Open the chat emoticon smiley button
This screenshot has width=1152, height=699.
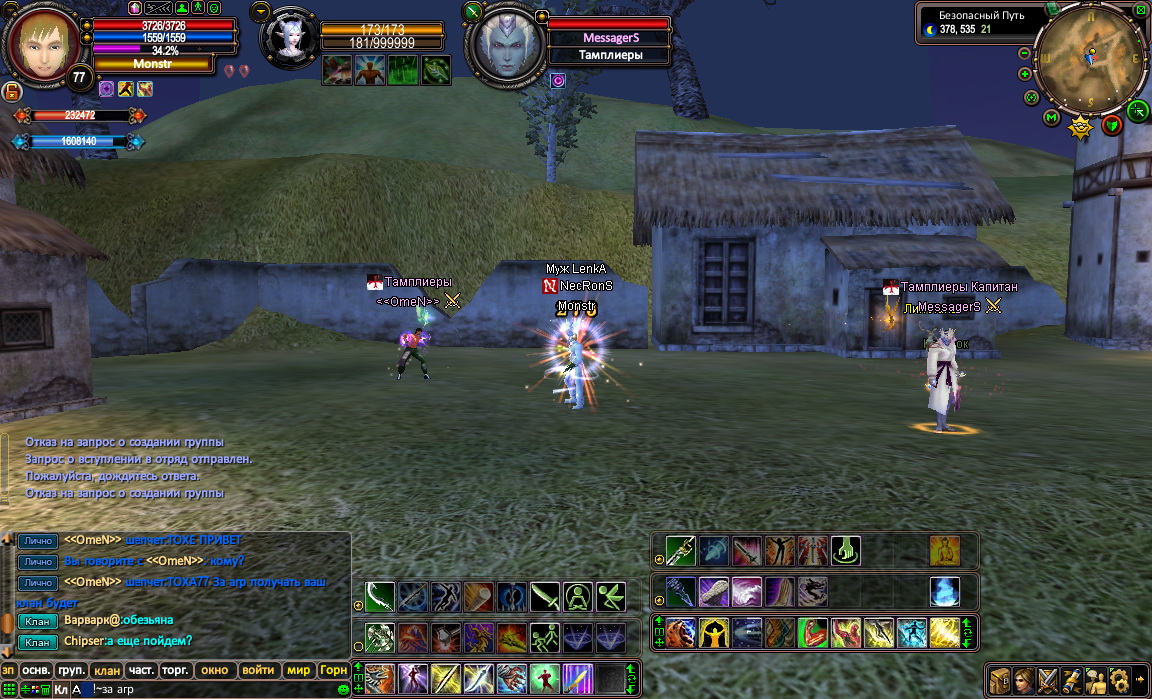pyautogui.click(x=344, y=689)
